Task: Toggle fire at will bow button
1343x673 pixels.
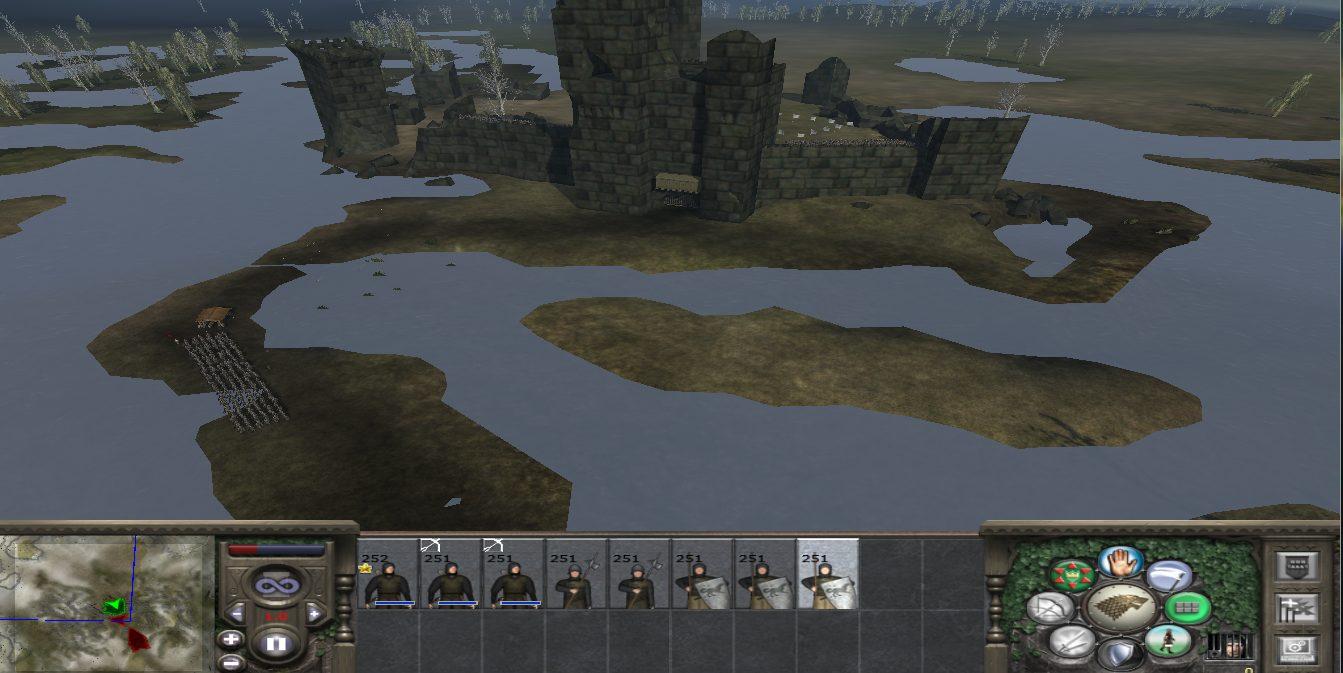Action: pyautogui.click(x=1049, y=607)
